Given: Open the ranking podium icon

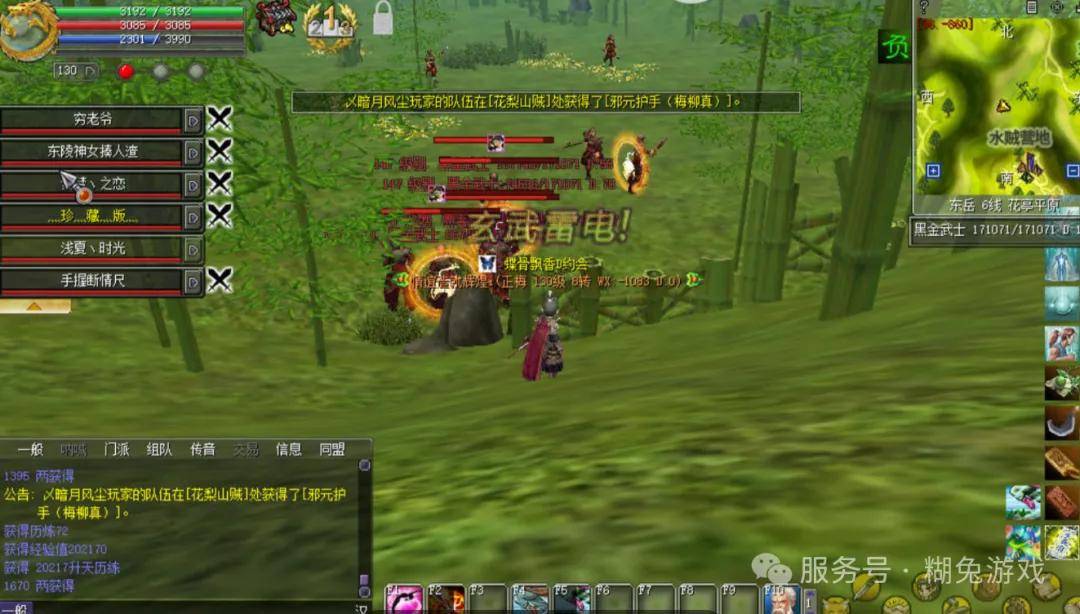Looking at the screenshot, I should (x=328, y=22).
